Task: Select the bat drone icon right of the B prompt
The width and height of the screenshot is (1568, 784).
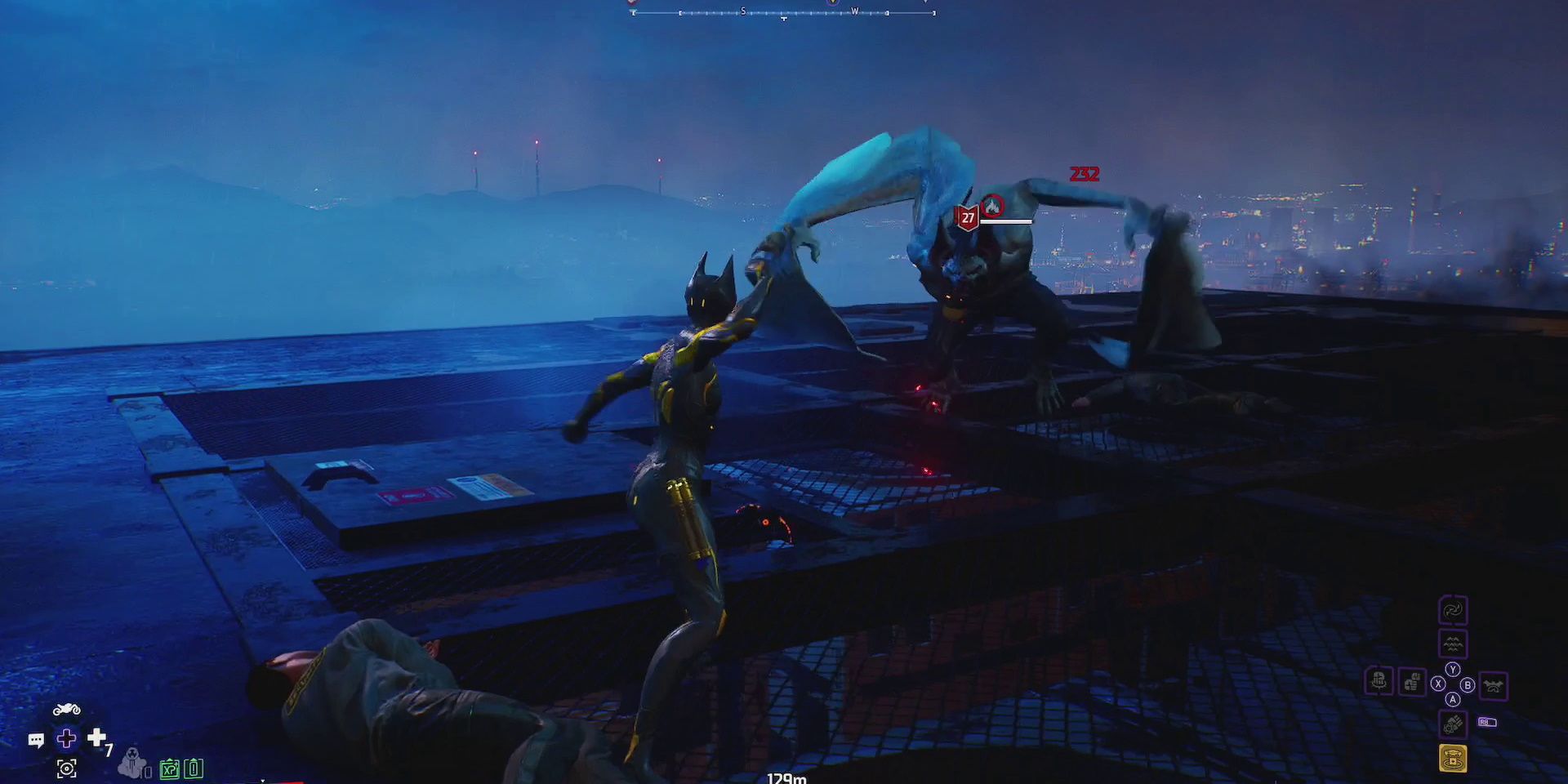Action: 1494,685
